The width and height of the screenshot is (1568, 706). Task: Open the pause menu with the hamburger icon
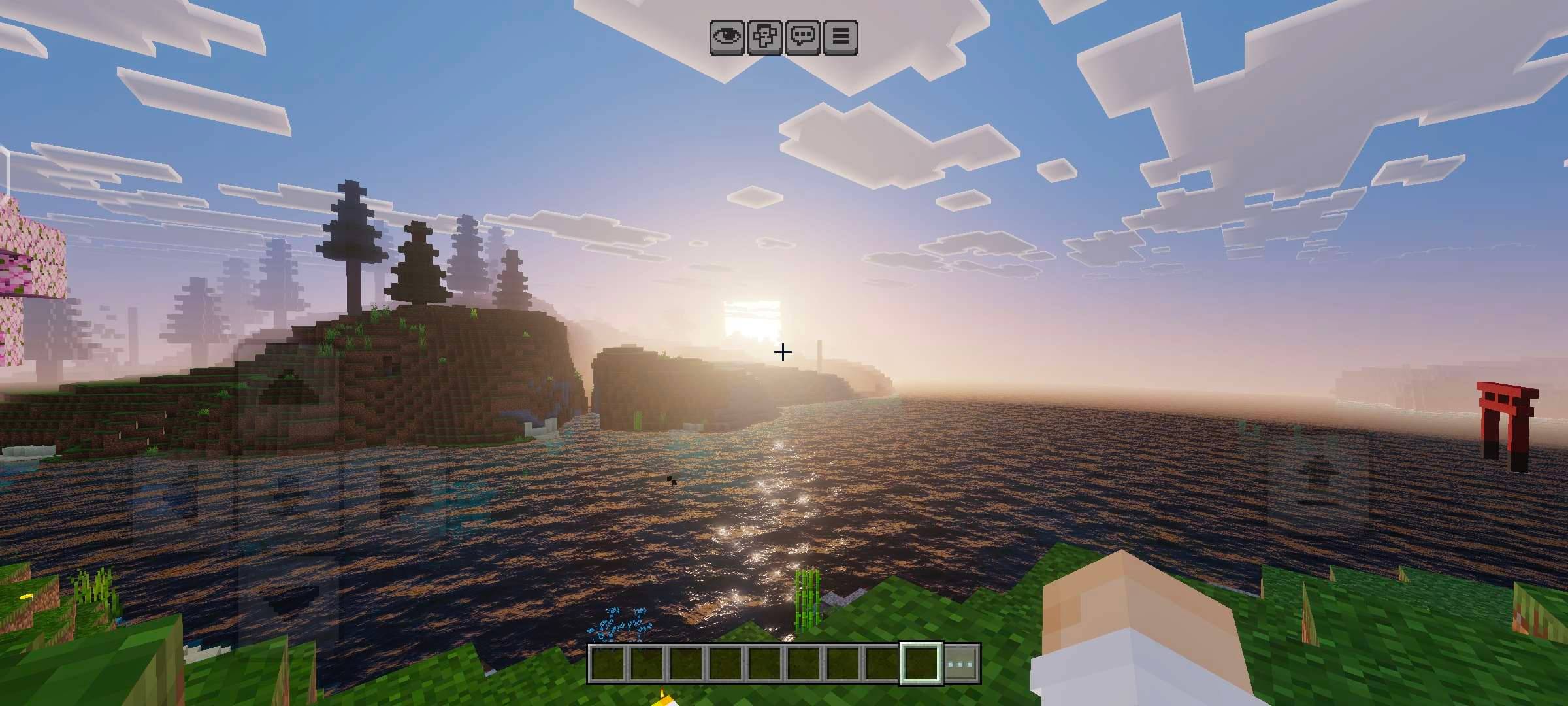coord(841,37)
